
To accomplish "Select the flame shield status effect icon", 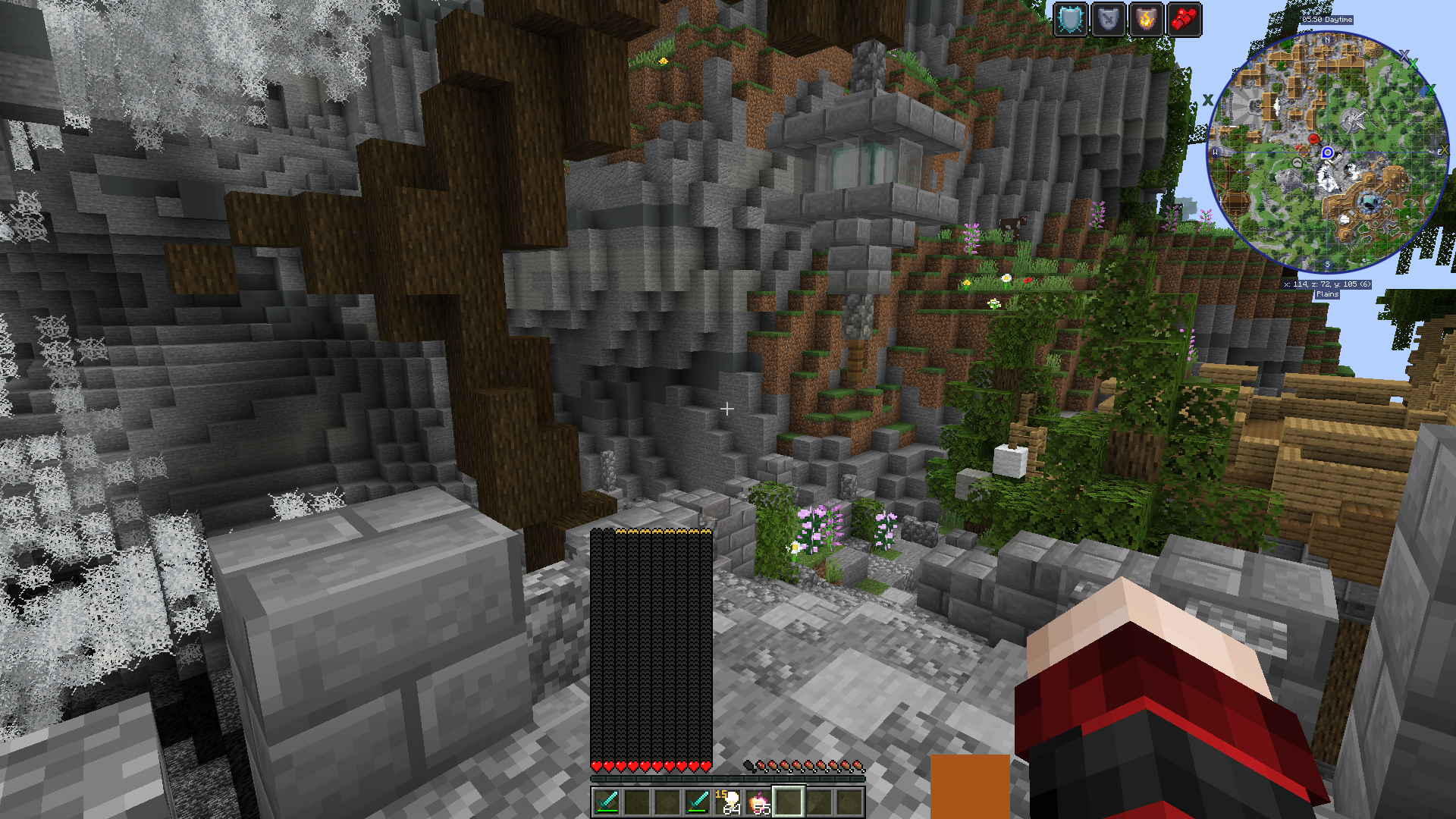I will tap(1146, 20).
